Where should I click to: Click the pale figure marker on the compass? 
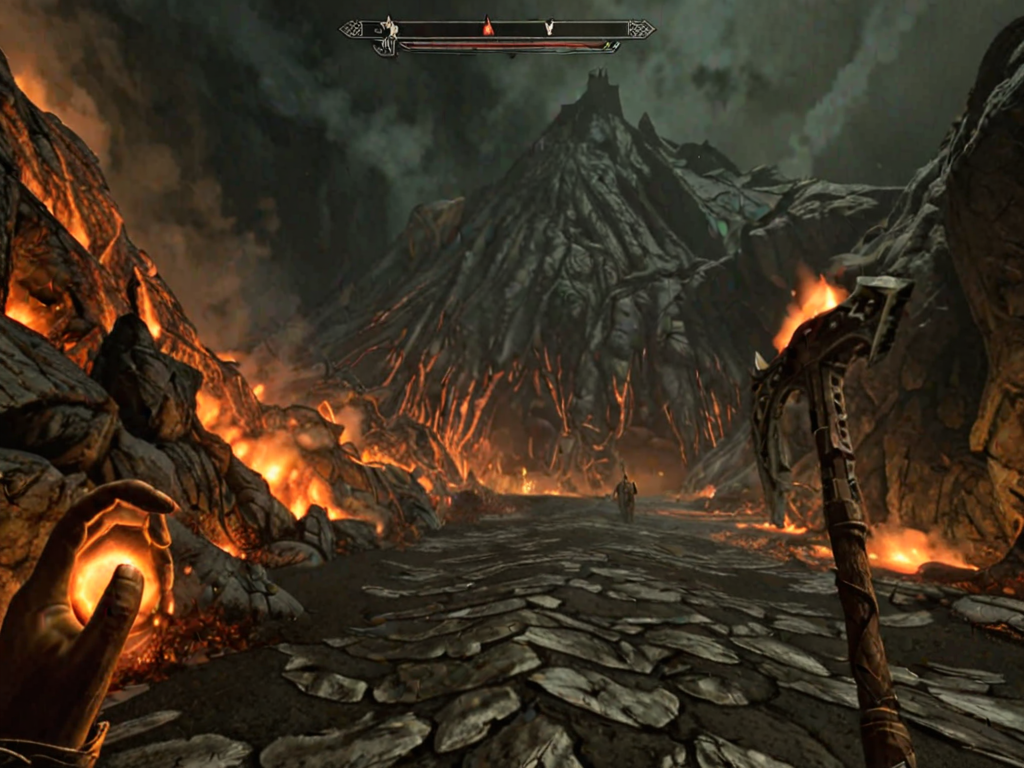[388, 31]
